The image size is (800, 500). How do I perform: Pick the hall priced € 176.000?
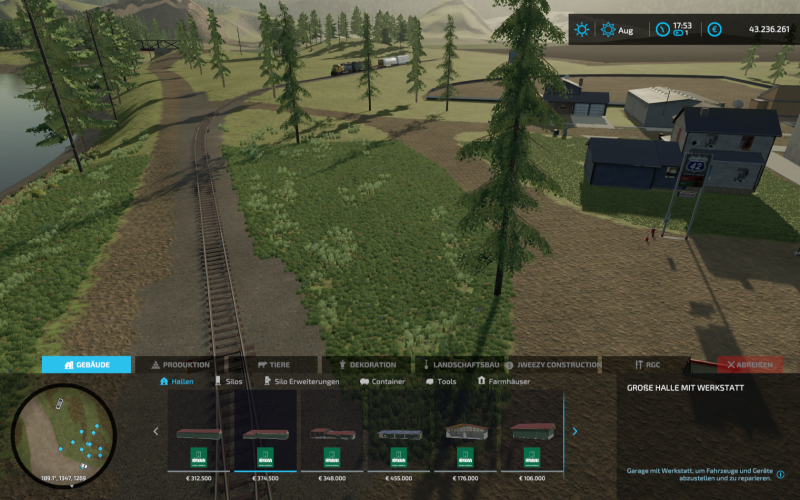coord(465,440)
